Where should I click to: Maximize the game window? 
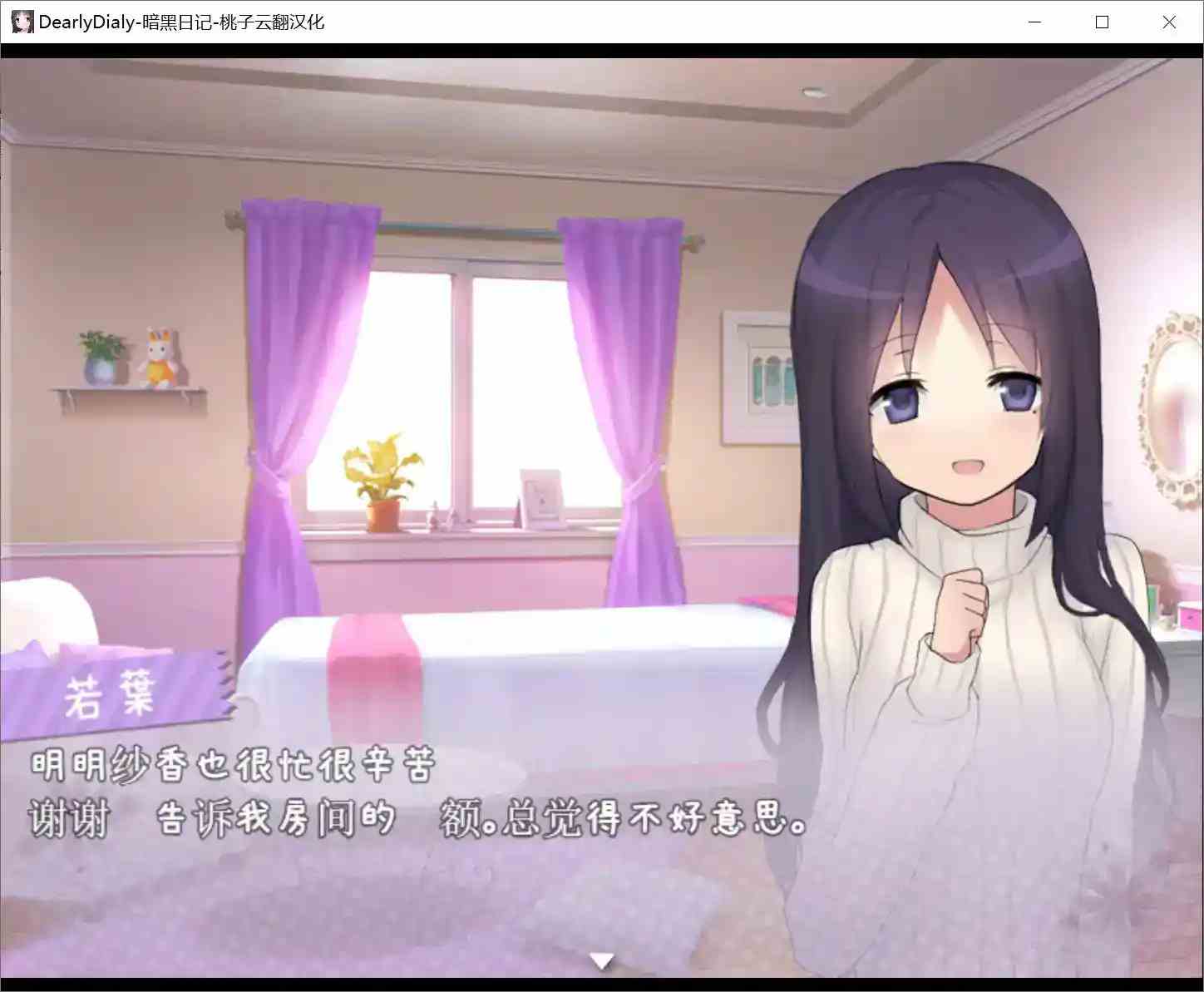point(1102,22)
